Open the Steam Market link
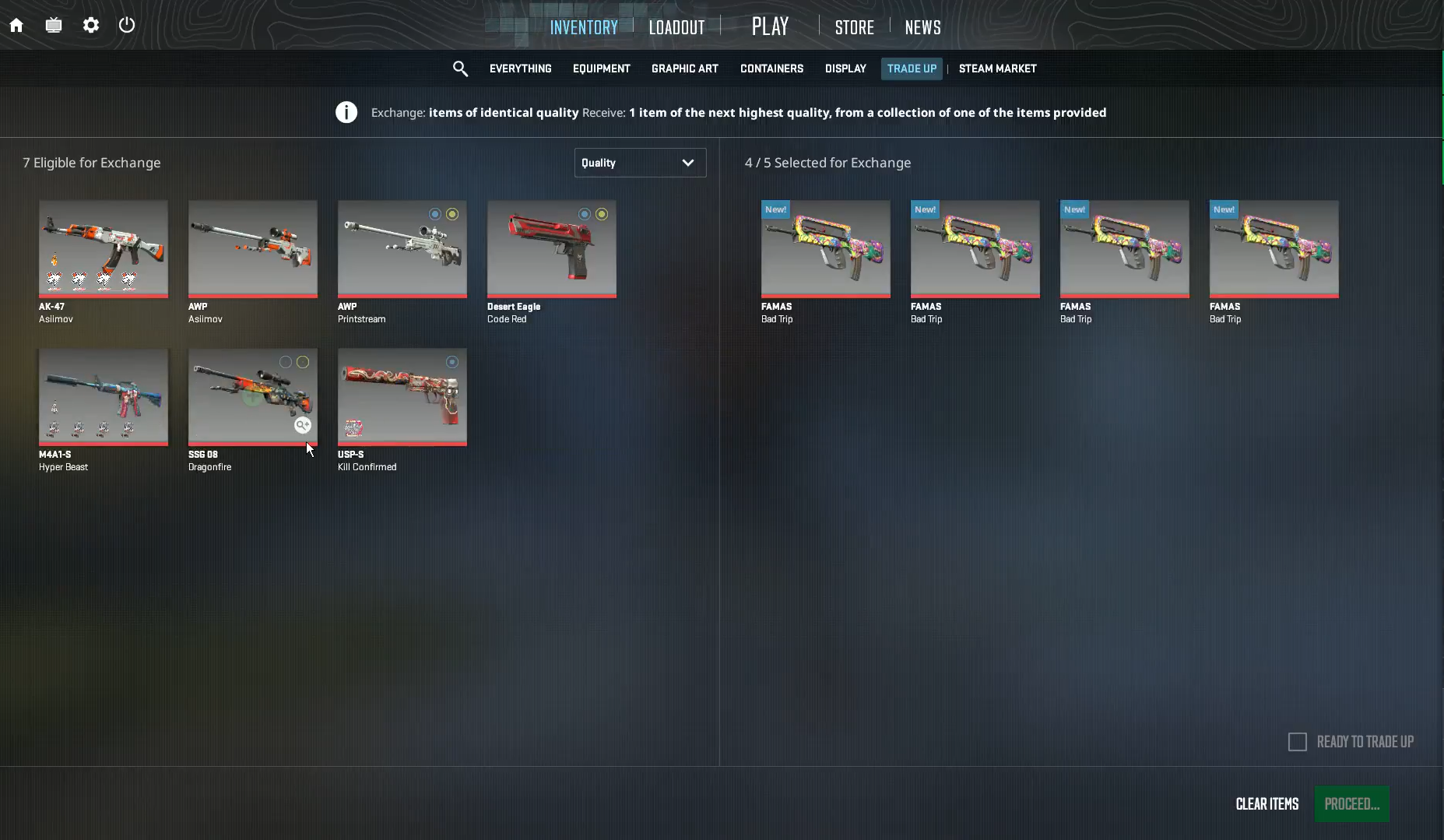The image size is (1444, 840). coord(997,69)
